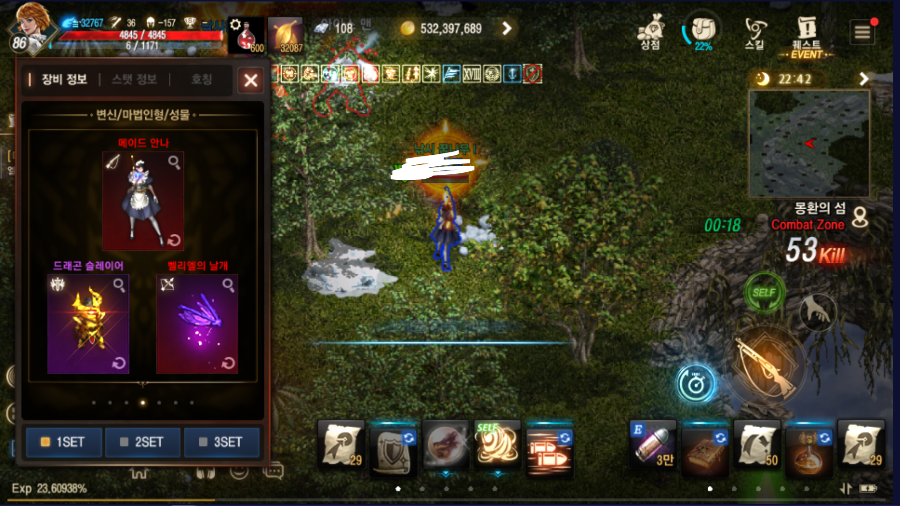Screen dimensions: 900x506
Task: Expand the gold currency arrow
Action: [x=507, y=29]
